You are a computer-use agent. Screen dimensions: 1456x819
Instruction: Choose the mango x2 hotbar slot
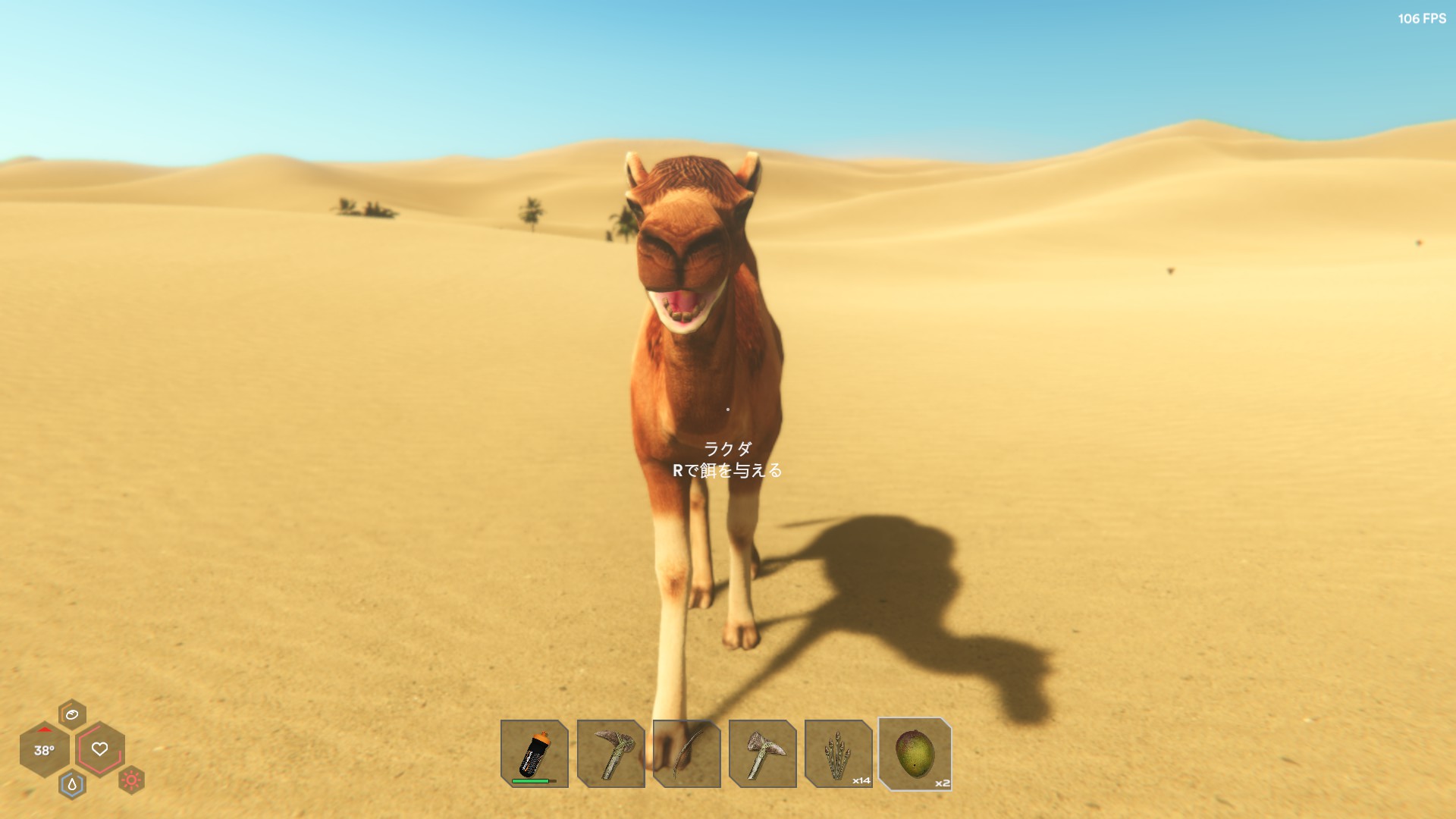click(x=915, y=754)
